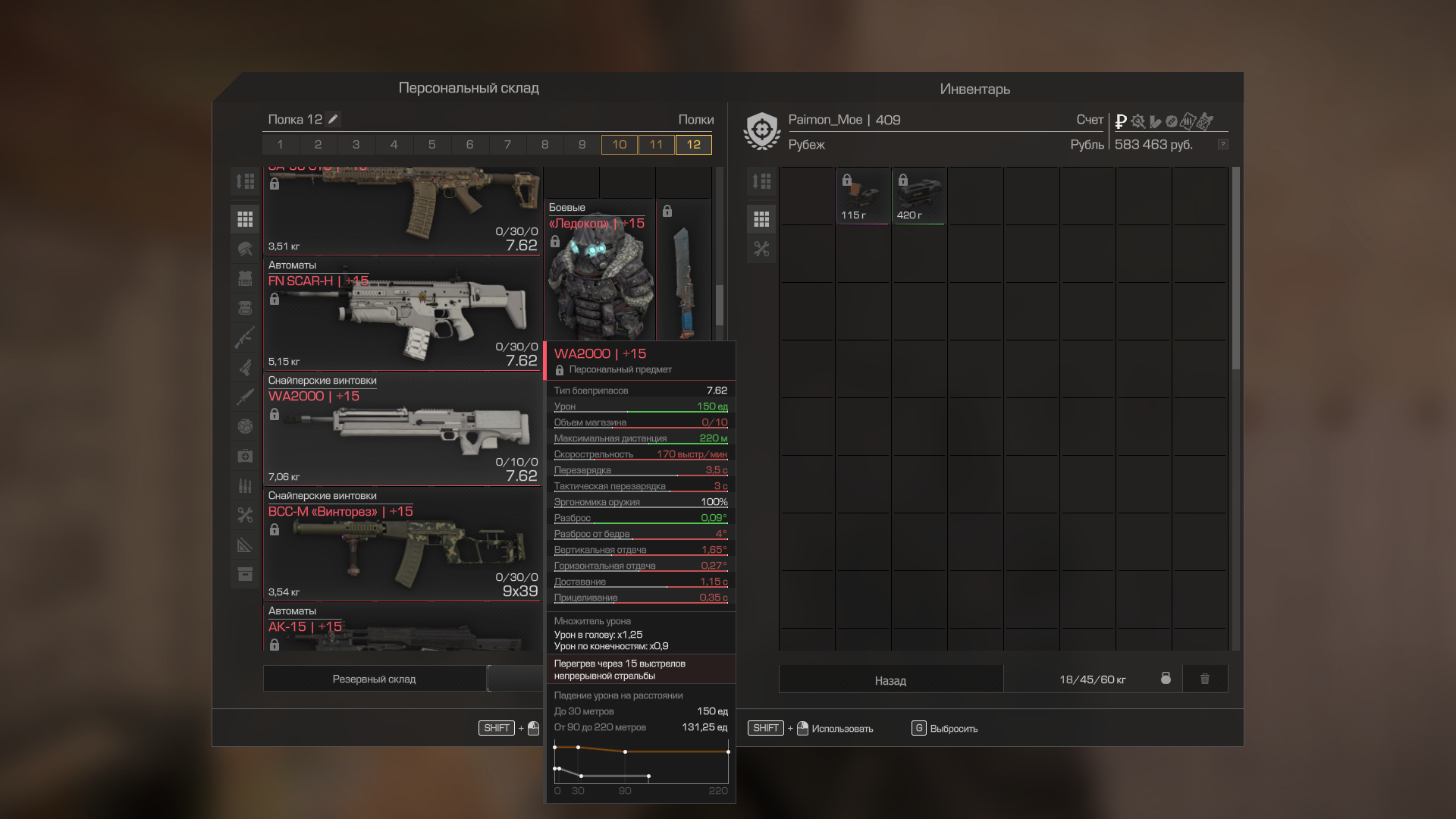1456x819 pixels.
Task: Click the Назад back button
Action: pos(890,680)
